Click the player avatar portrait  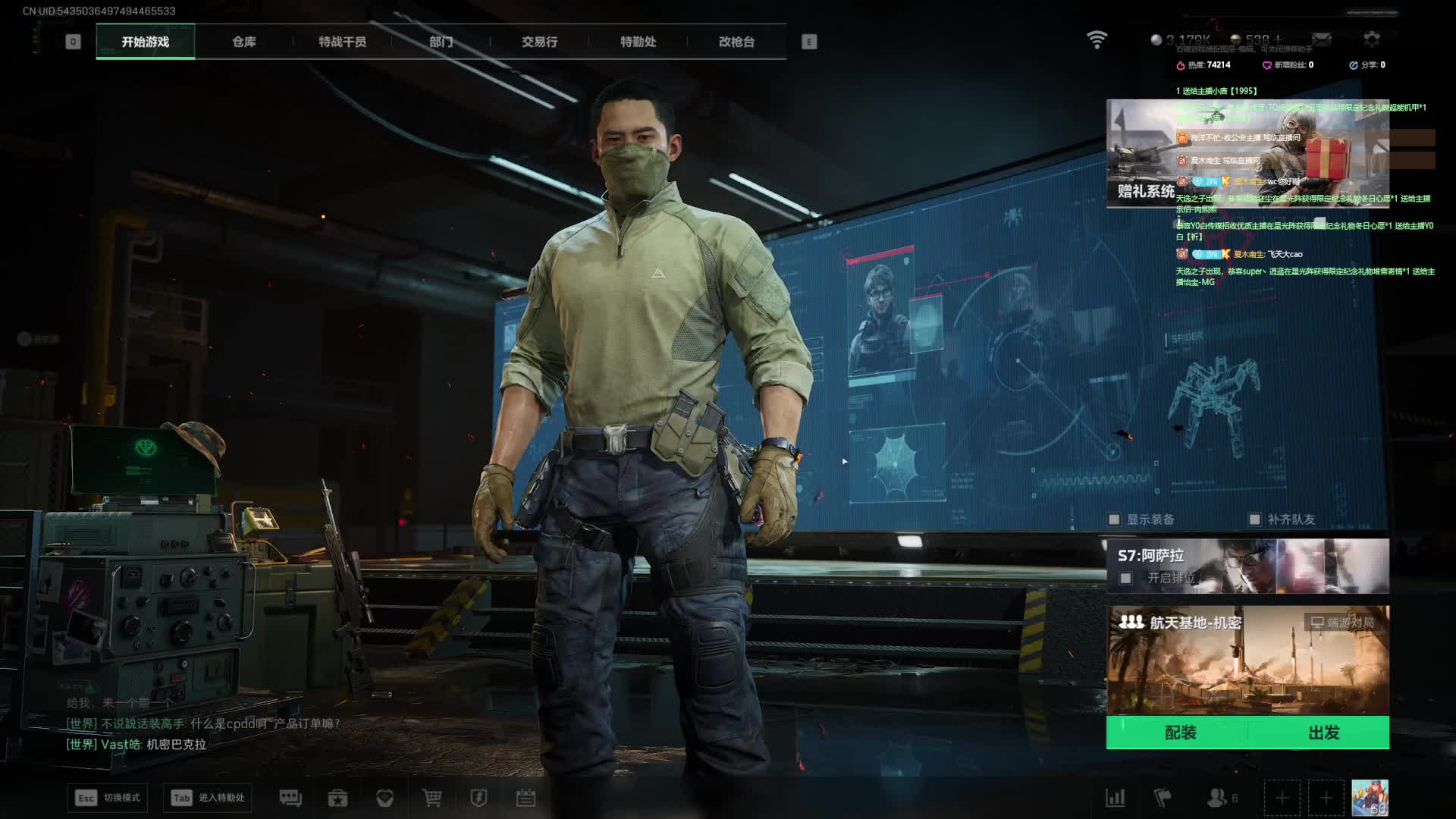point(1370,798)
